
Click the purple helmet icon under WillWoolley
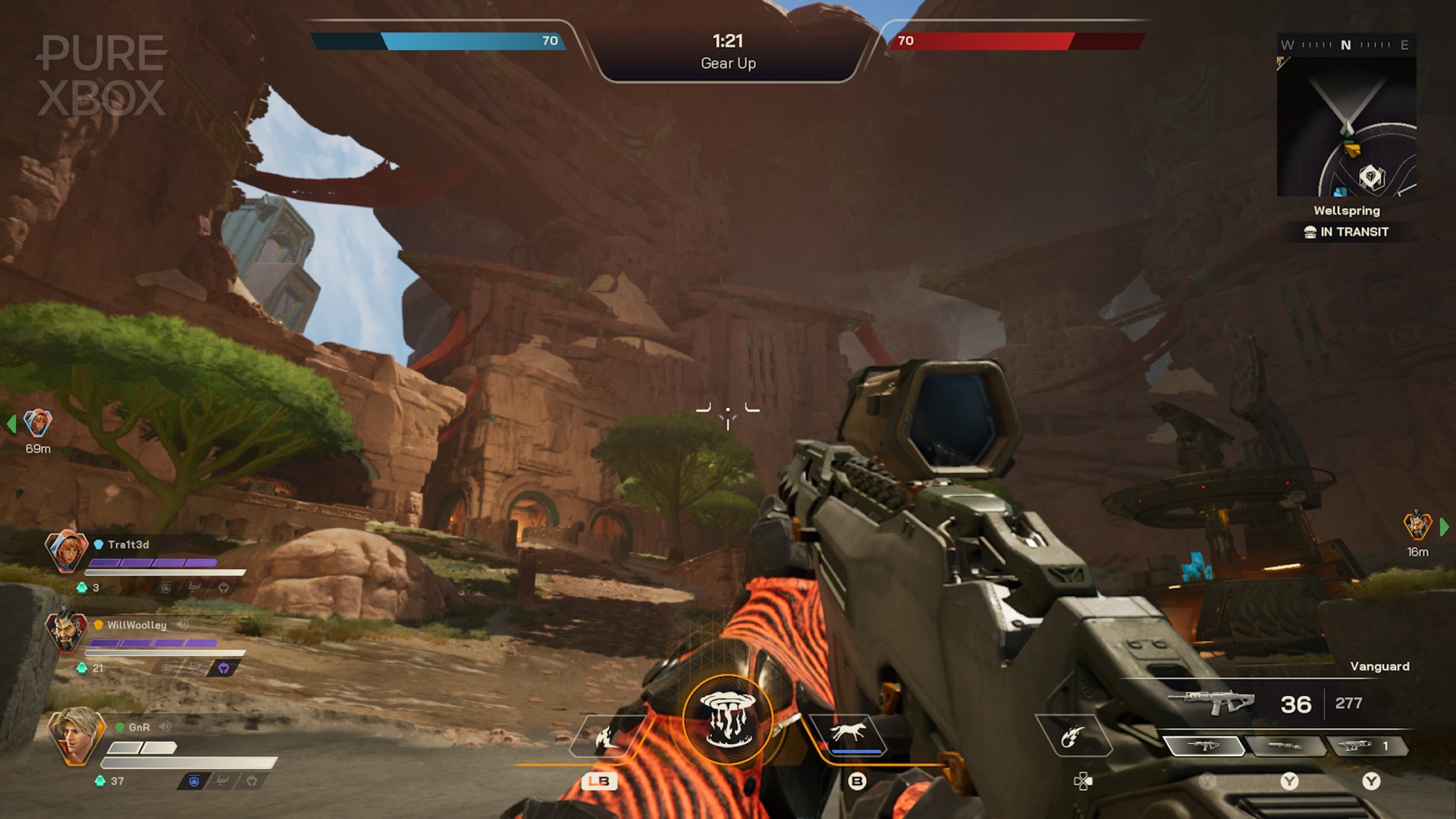point(224,668)
